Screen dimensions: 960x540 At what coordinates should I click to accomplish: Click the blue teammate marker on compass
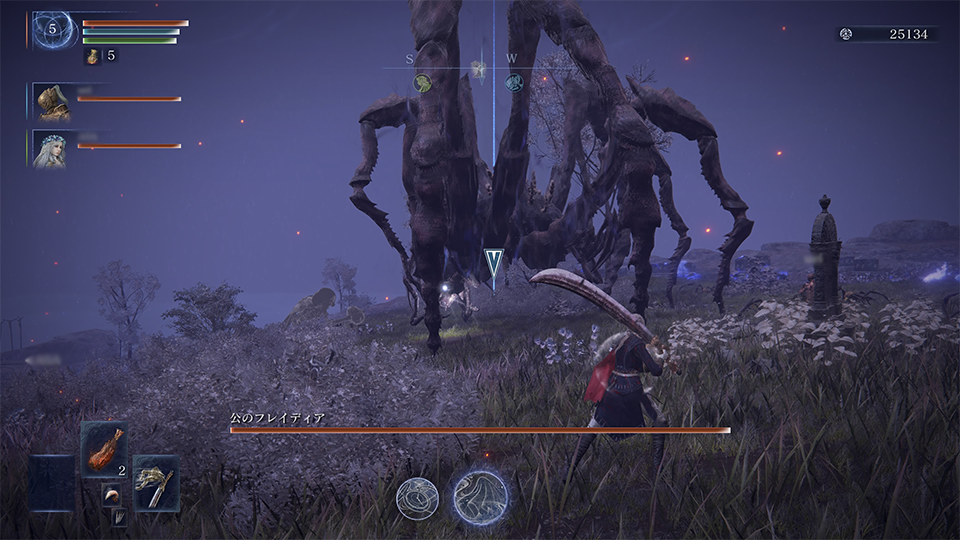click(x=514, y=83)
